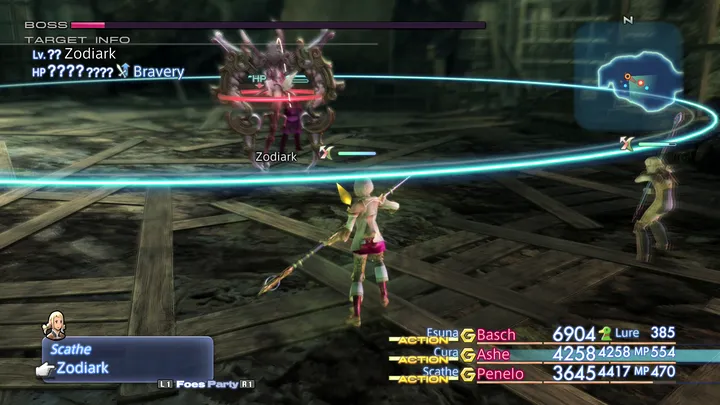Viewport: 720px width, 405px height.
Task: Select Ashe in the party list
Action: 493,354
